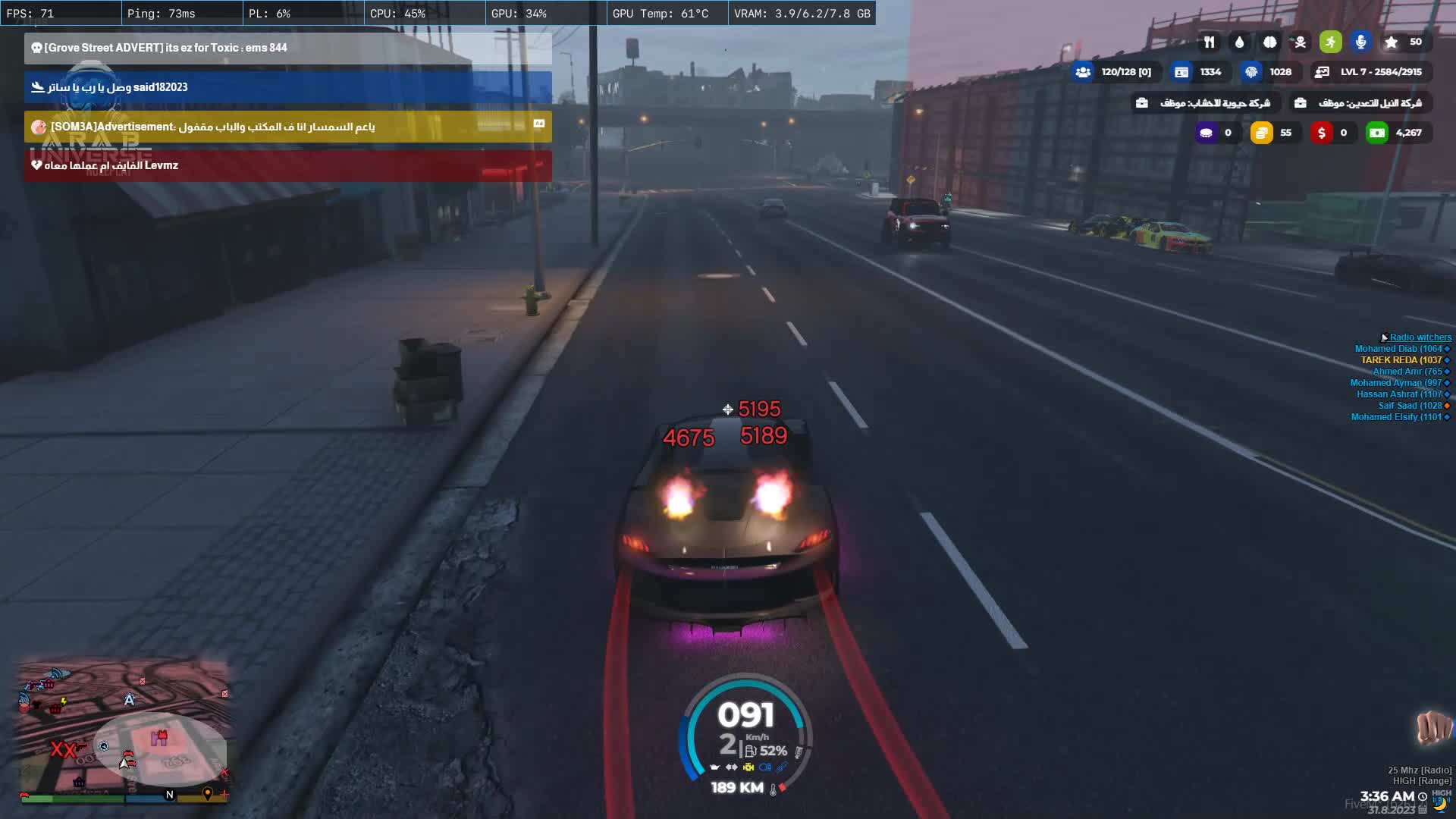The width and height of the screenshot is (1456, 819).
Task: Toggle the blue microphone voice icon
Action: pyautogui.click(x=1360, y=42)
